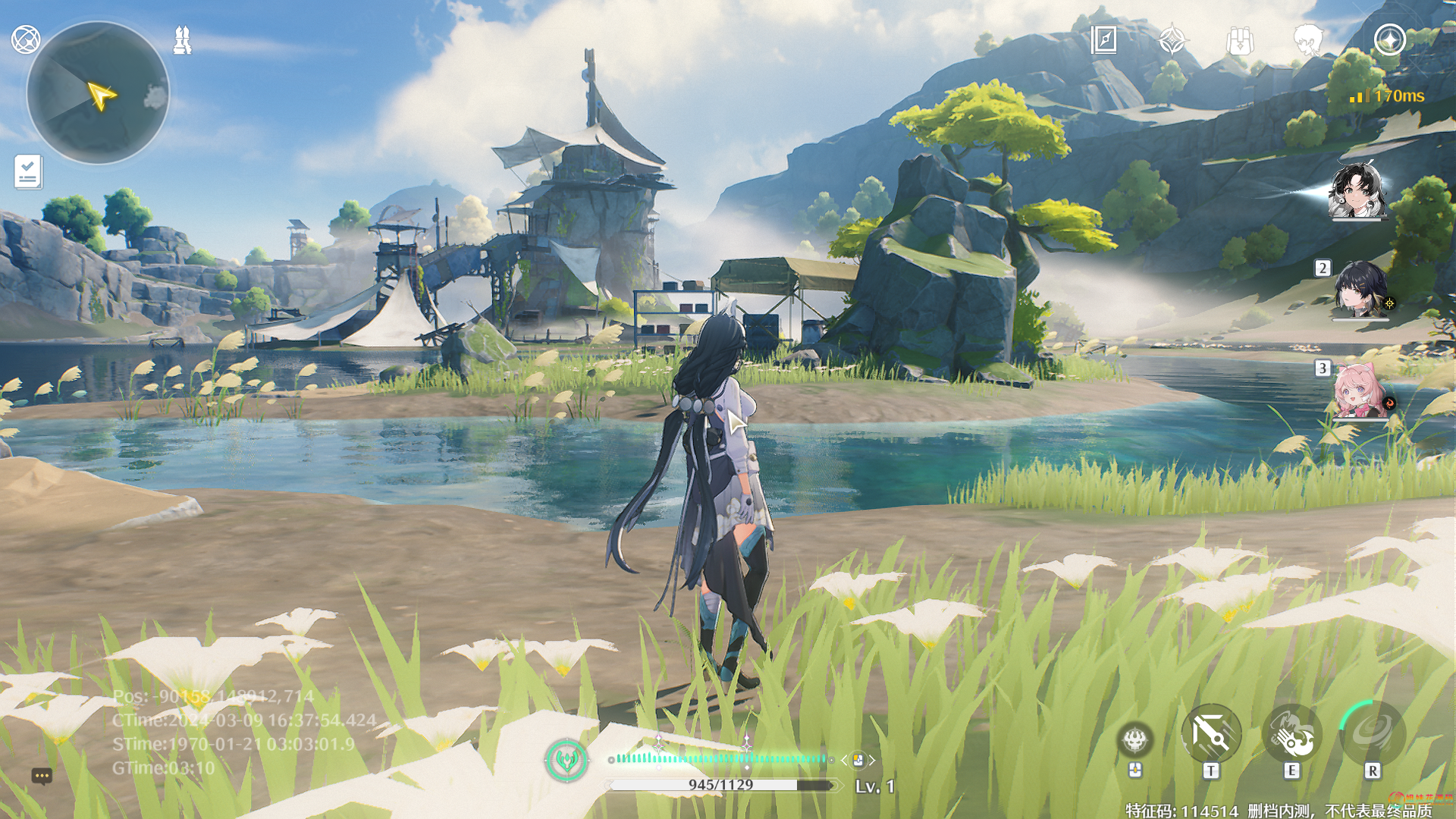The width and height of the screenshot is (1456, 819).
Task: Open the globe icon in the top-left corner
Action: [x=26, y=39]
